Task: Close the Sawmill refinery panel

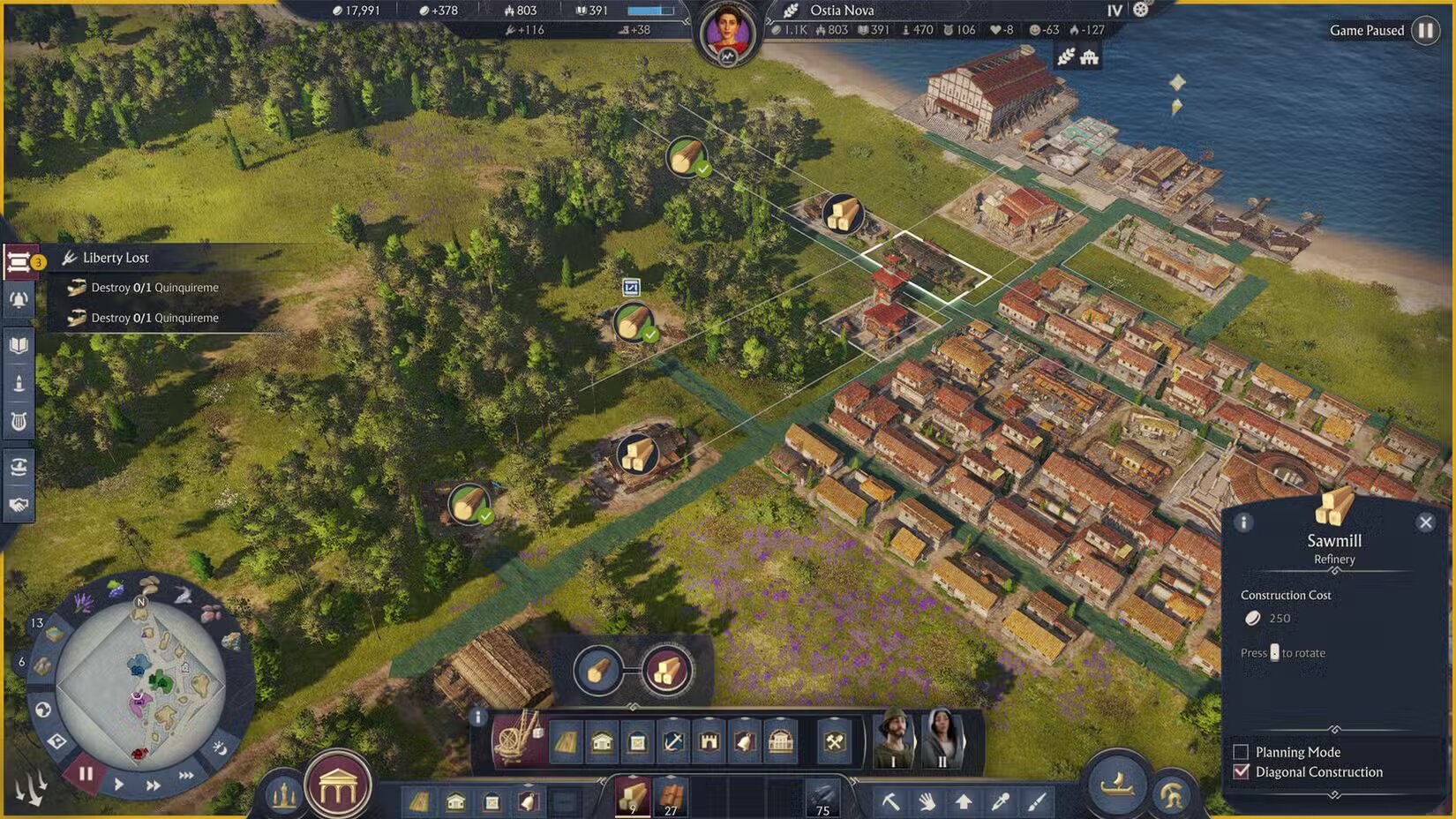Action: click(x=1426, y=522)
